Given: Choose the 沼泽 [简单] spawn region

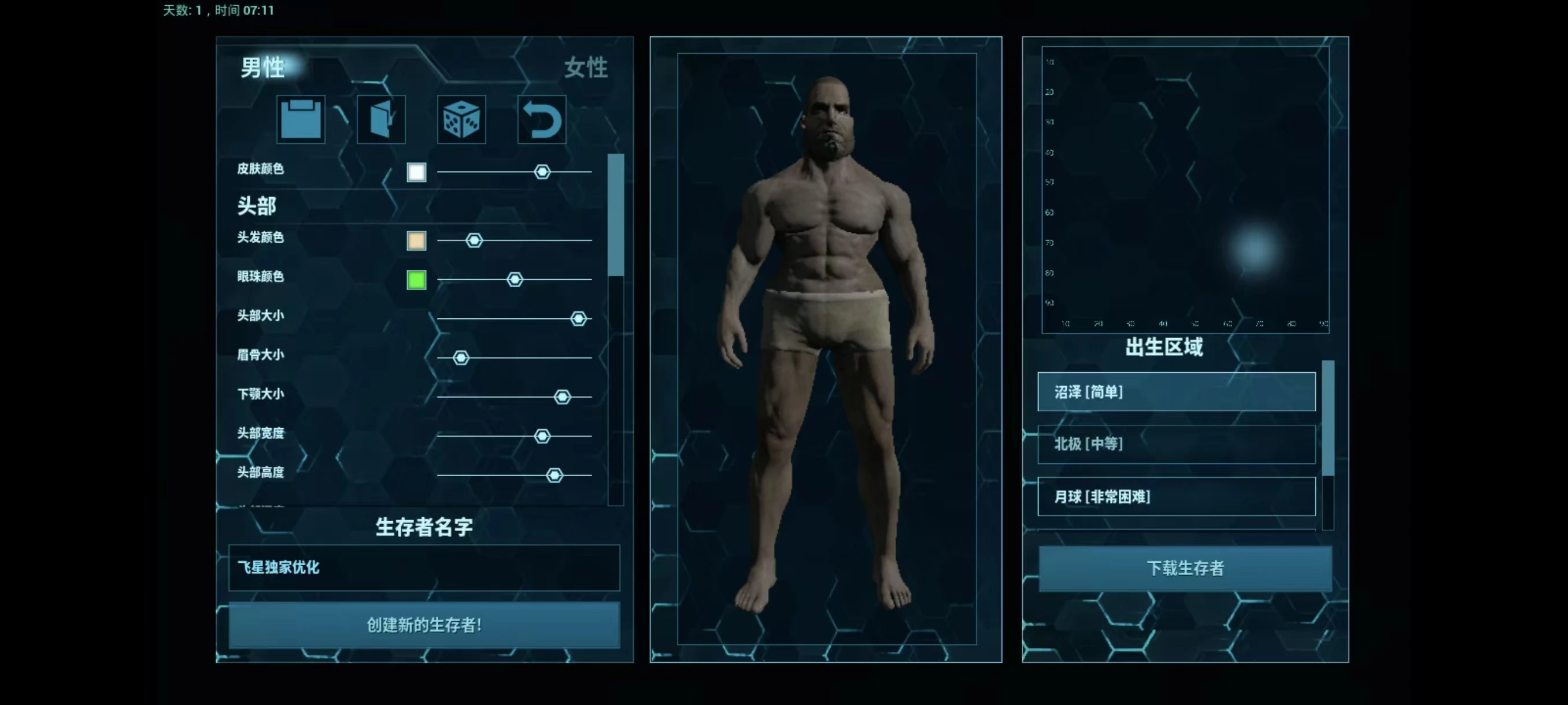Looking at the screenshot, I should (x=1176, y=392).
